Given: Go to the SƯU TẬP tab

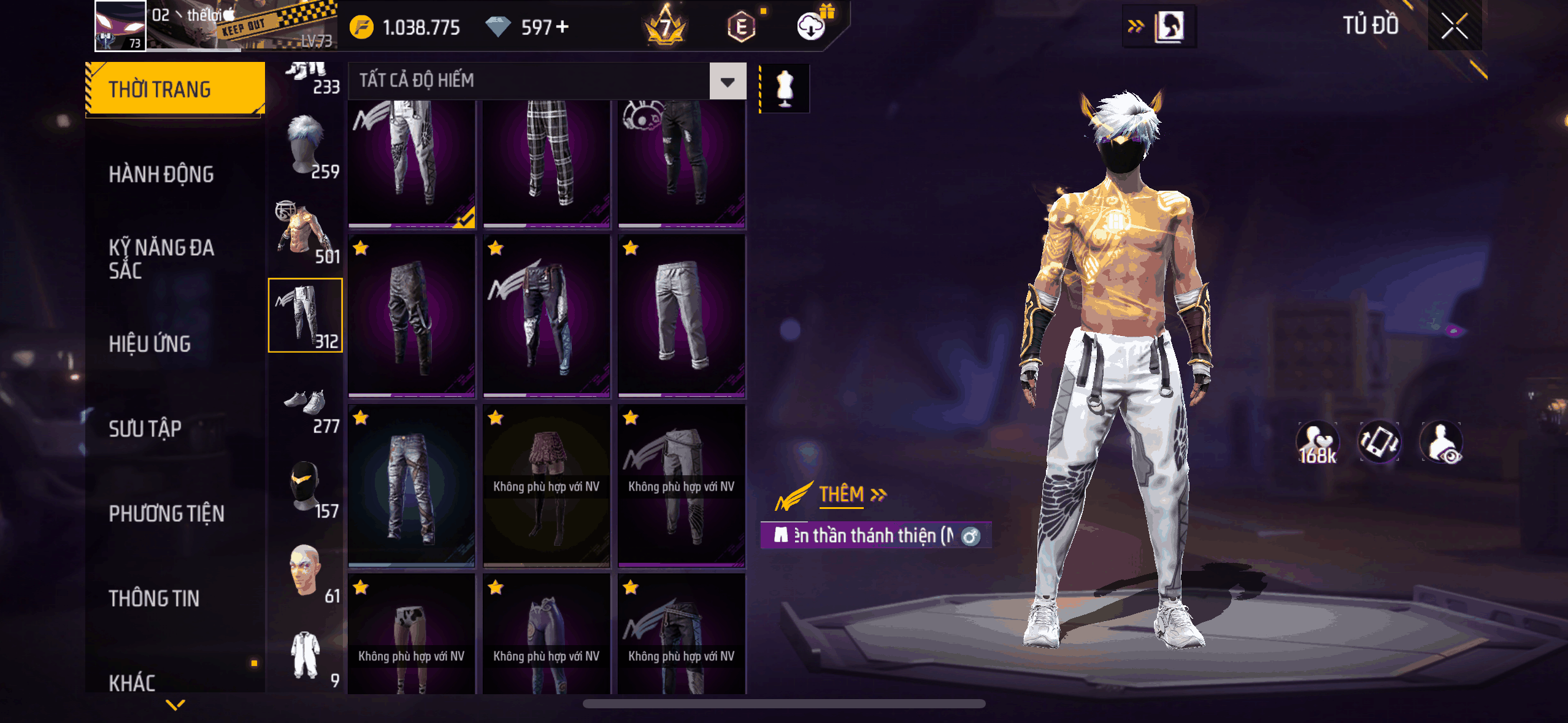Looking at the screenshot, I should point(145,429).
